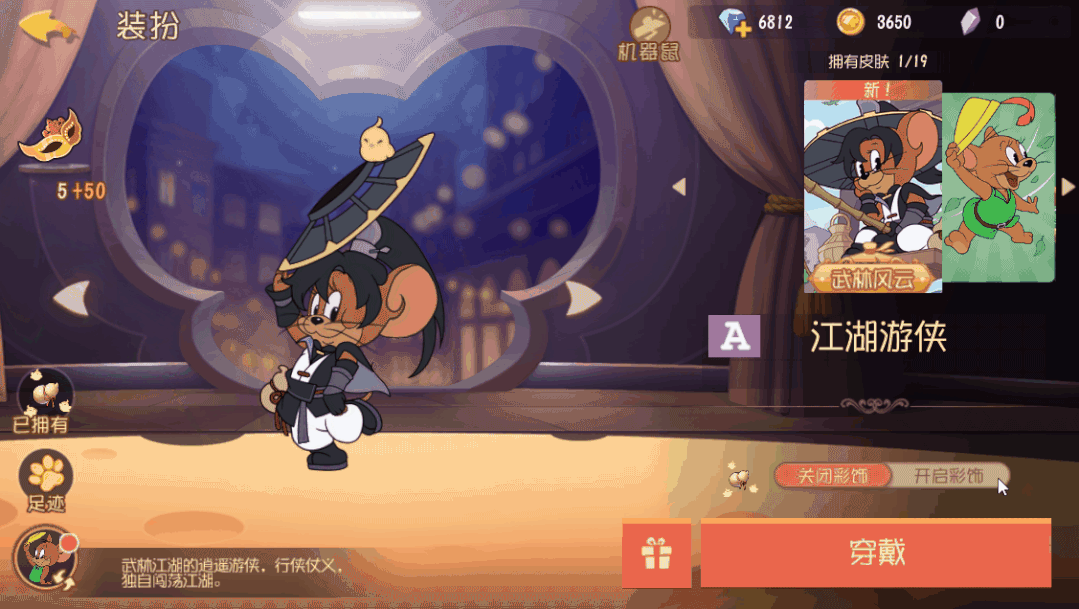Select the green outfit mouse skin card
The height and width of the screenshot is (609, 1079).
(x=1000, y=188)
